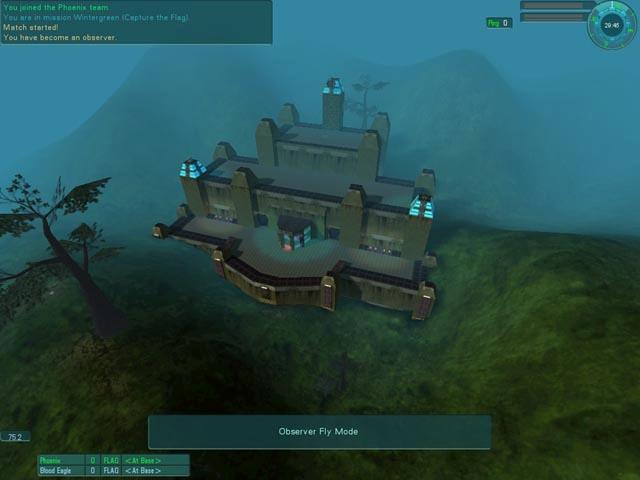640x480 pixels.
Task: Select the Blood Eagle team score row
Action: pyautogui.click(x=113, y=470)
